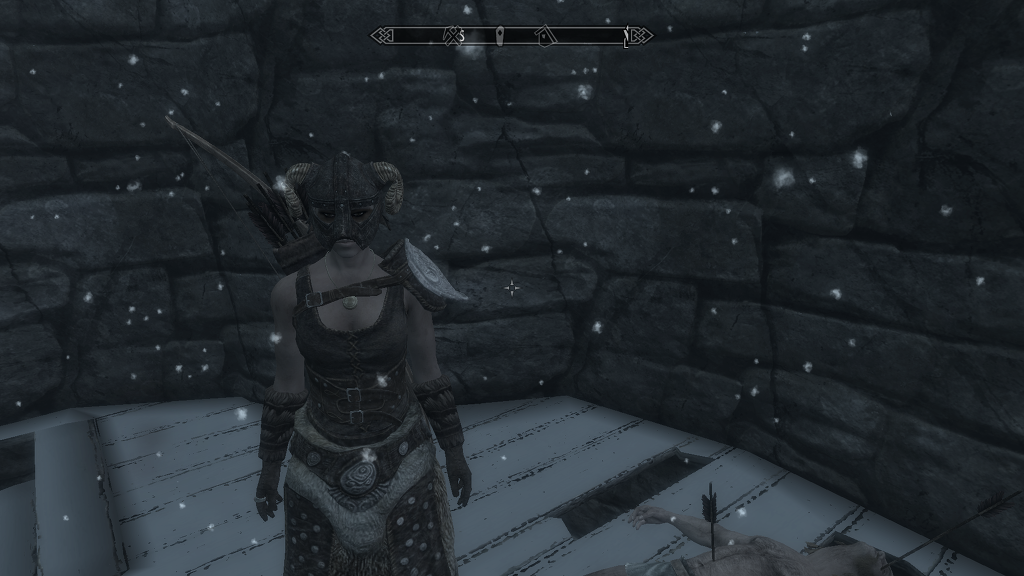1024x576 pixels.
Task: Select the house-shaped location marker on compass
Action: point(544,36)
